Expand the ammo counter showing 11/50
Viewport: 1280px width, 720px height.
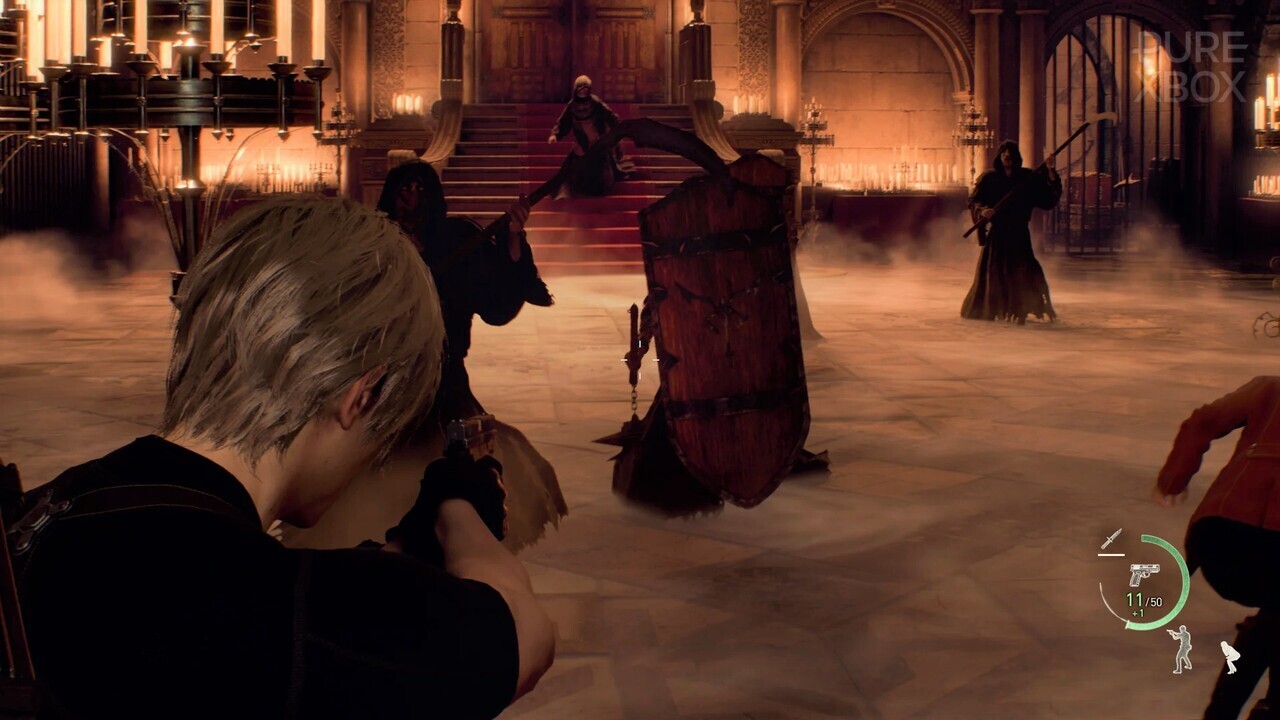pyautogui.click(x=1143, y=600)
